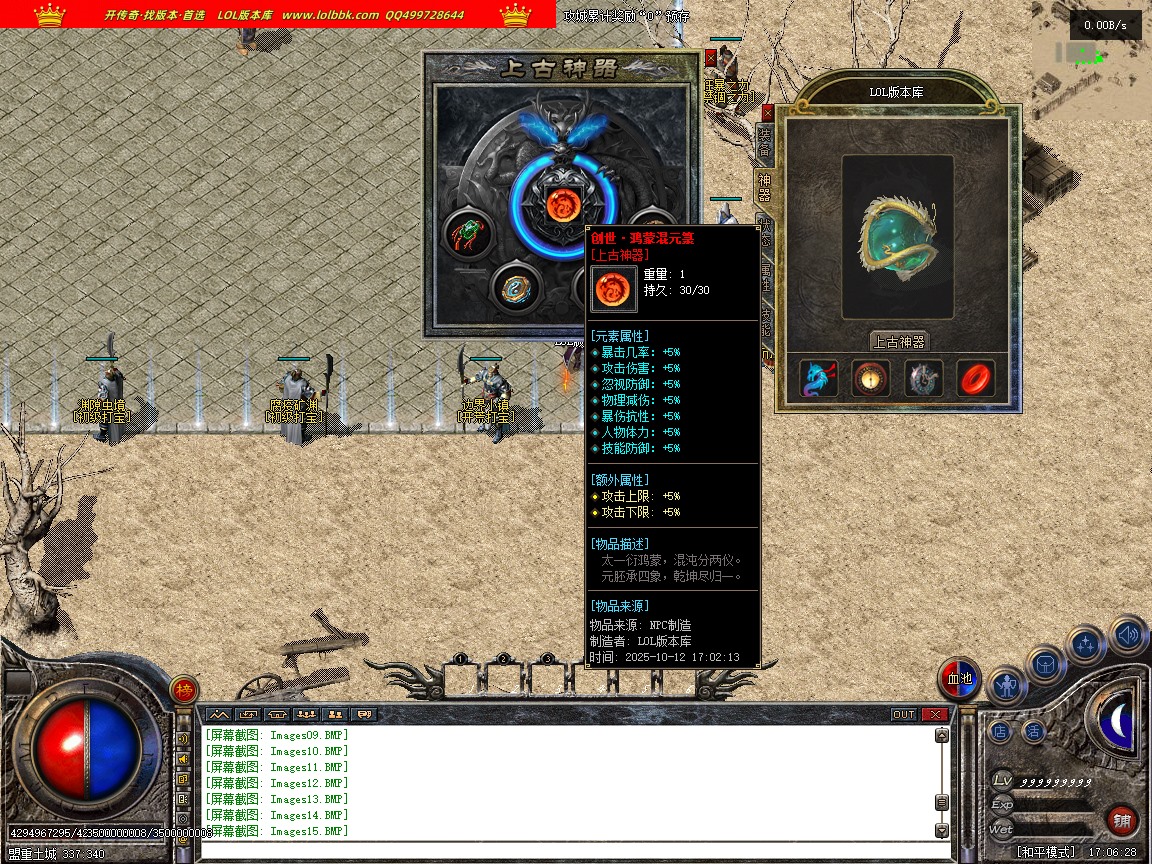The image size is (1152, 864).
Task: Click the chat text input field
Action: point(570,851)
